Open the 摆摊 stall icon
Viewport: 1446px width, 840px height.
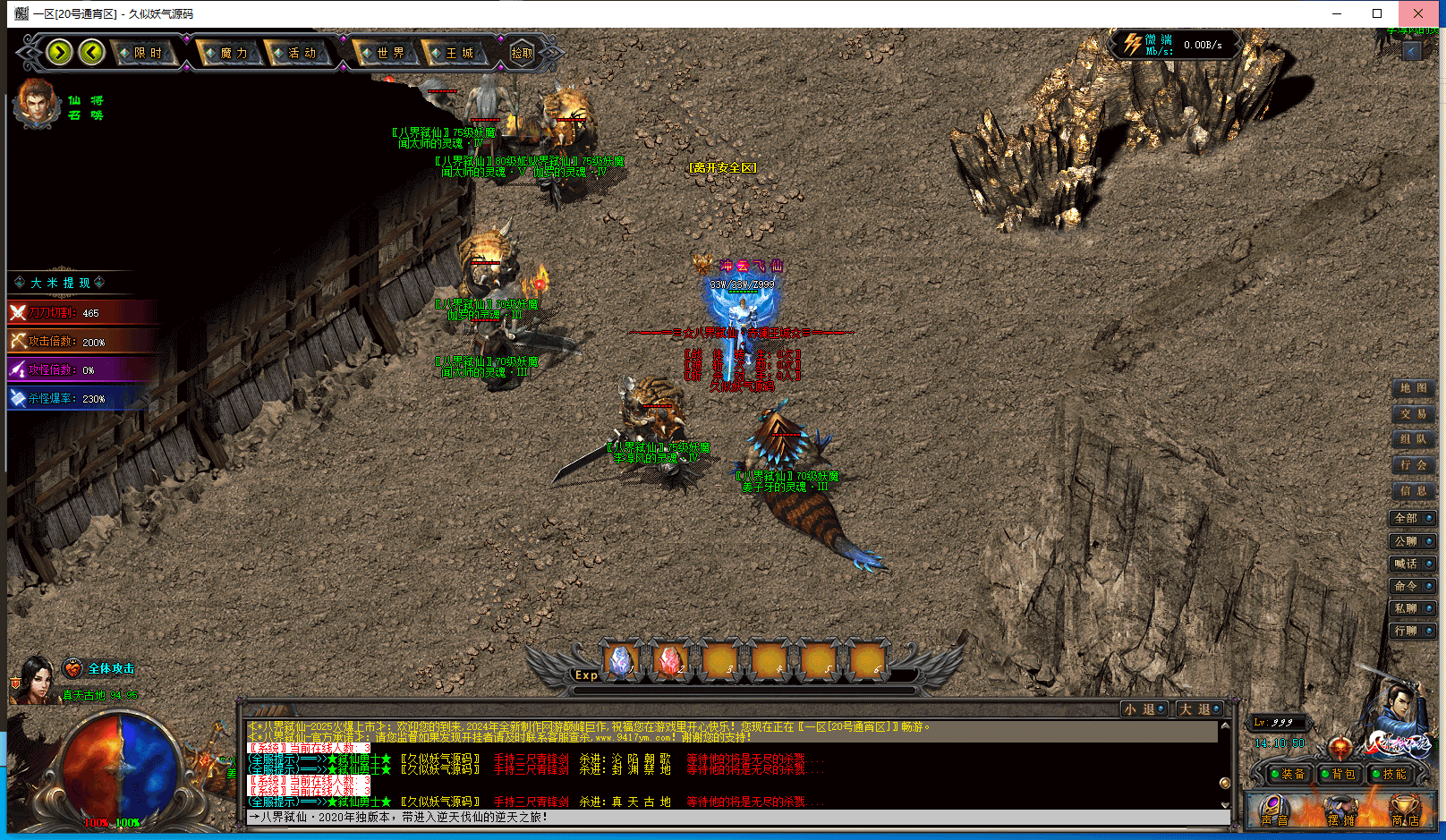(1340, 810)
